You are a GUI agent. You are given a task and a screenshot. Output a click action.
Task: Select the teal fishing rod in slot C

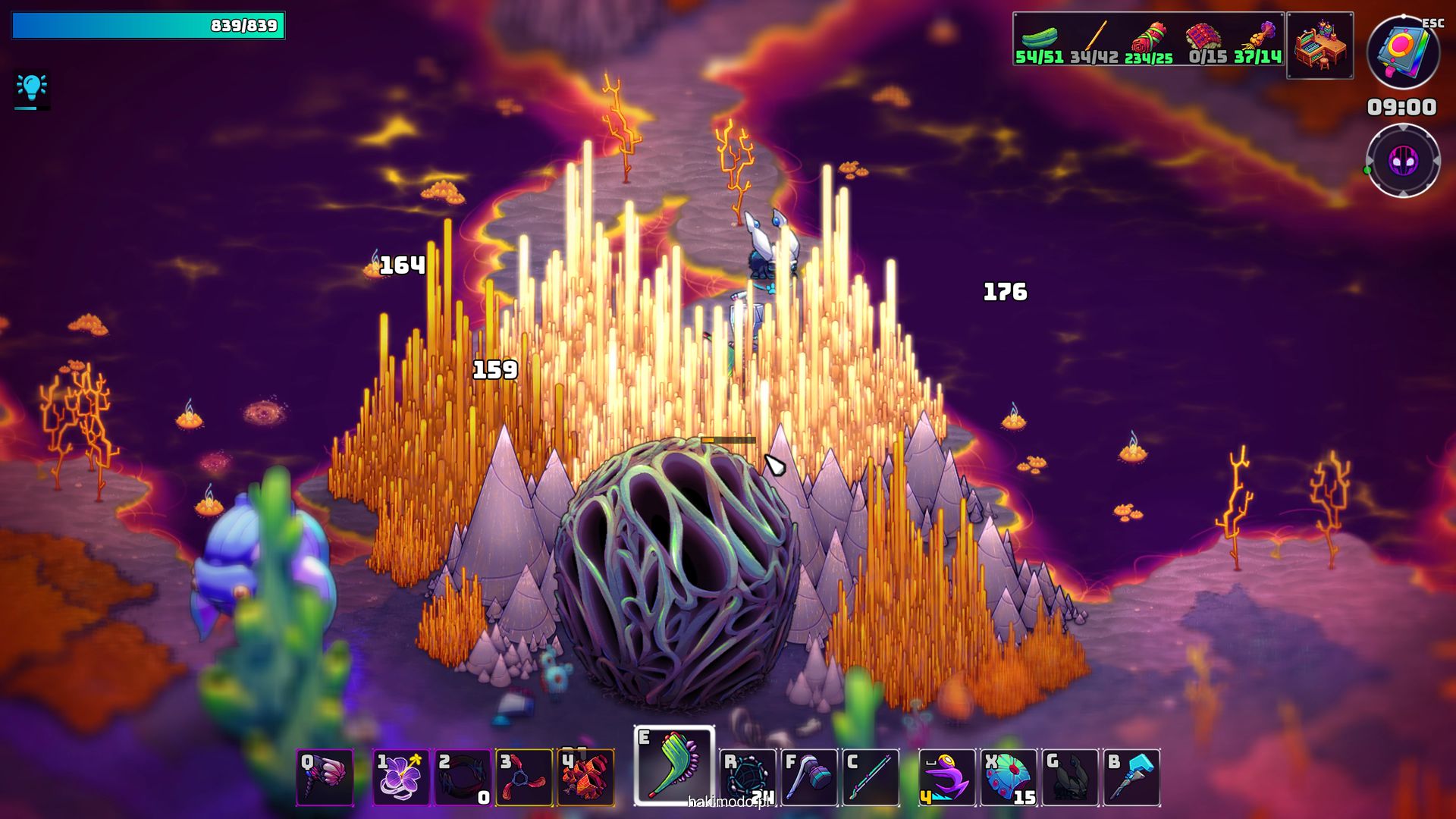871,777
